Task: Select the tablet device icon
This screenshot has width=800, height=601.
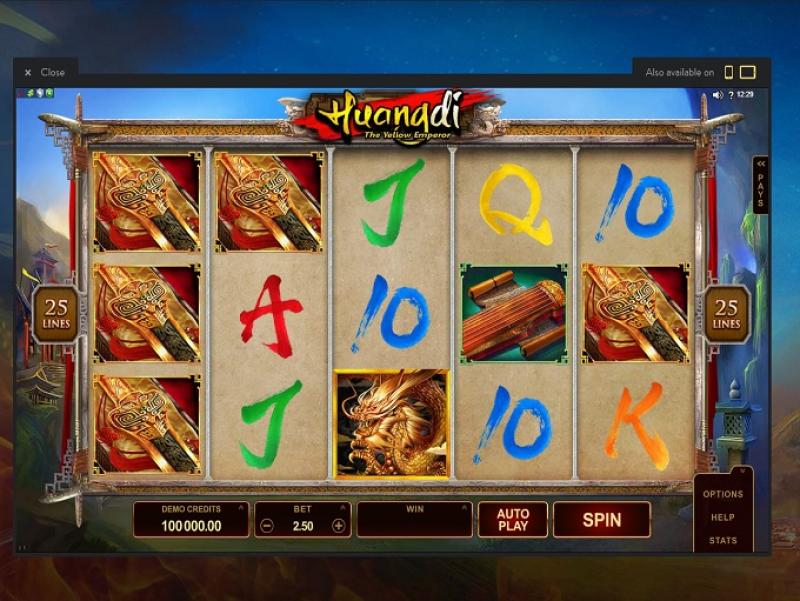Action: 747,72
